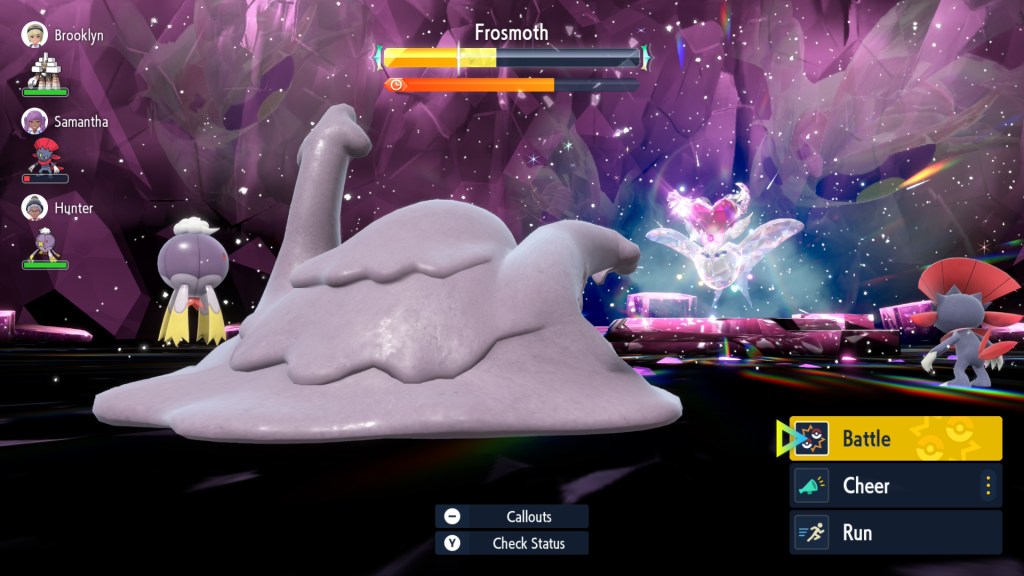Select Hunter's party entry
1024x576 pixels.
pyautogui.click(x=62, y=208)
